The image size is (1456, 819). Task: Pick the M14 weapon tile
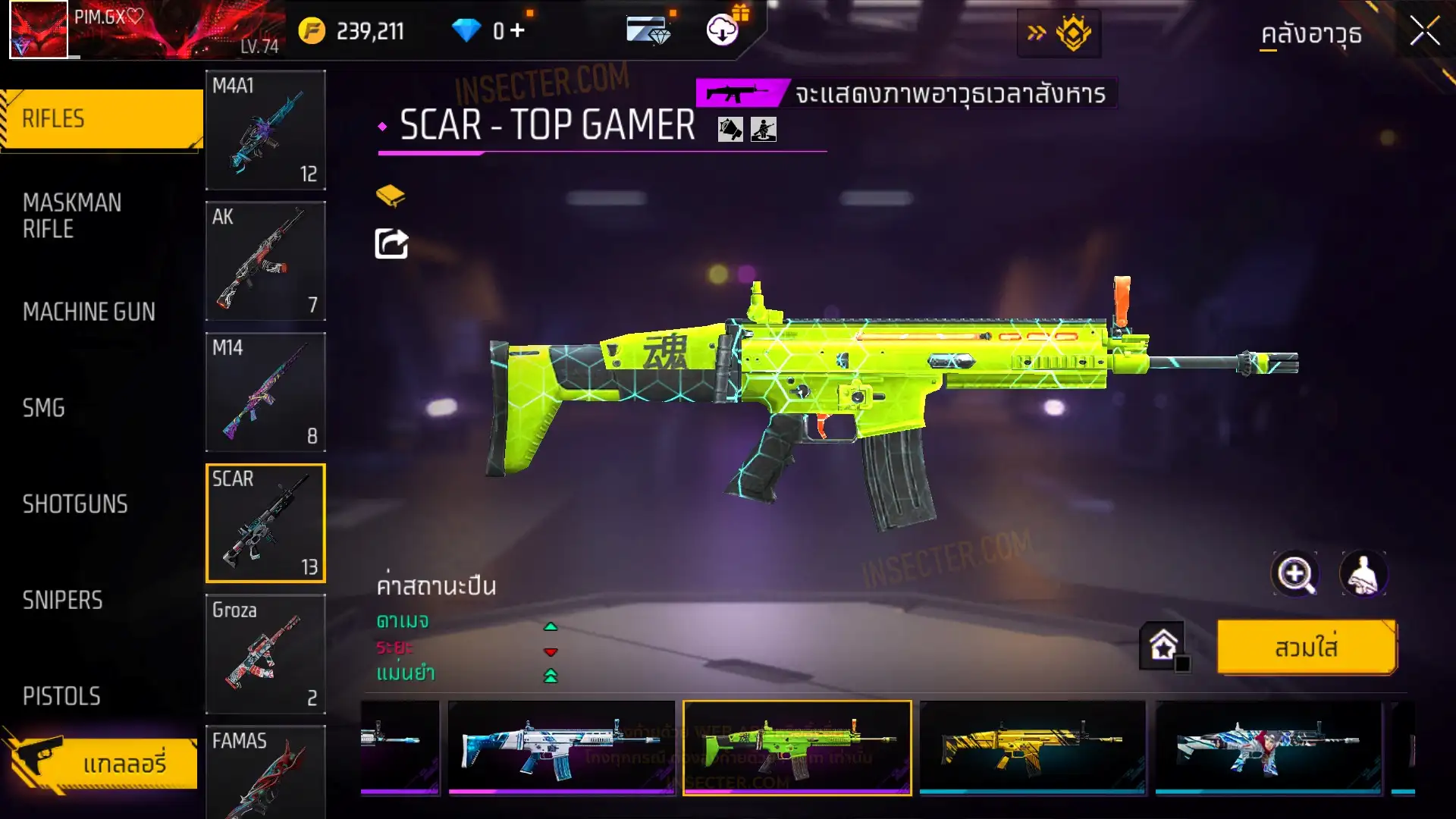pos(265,392)
